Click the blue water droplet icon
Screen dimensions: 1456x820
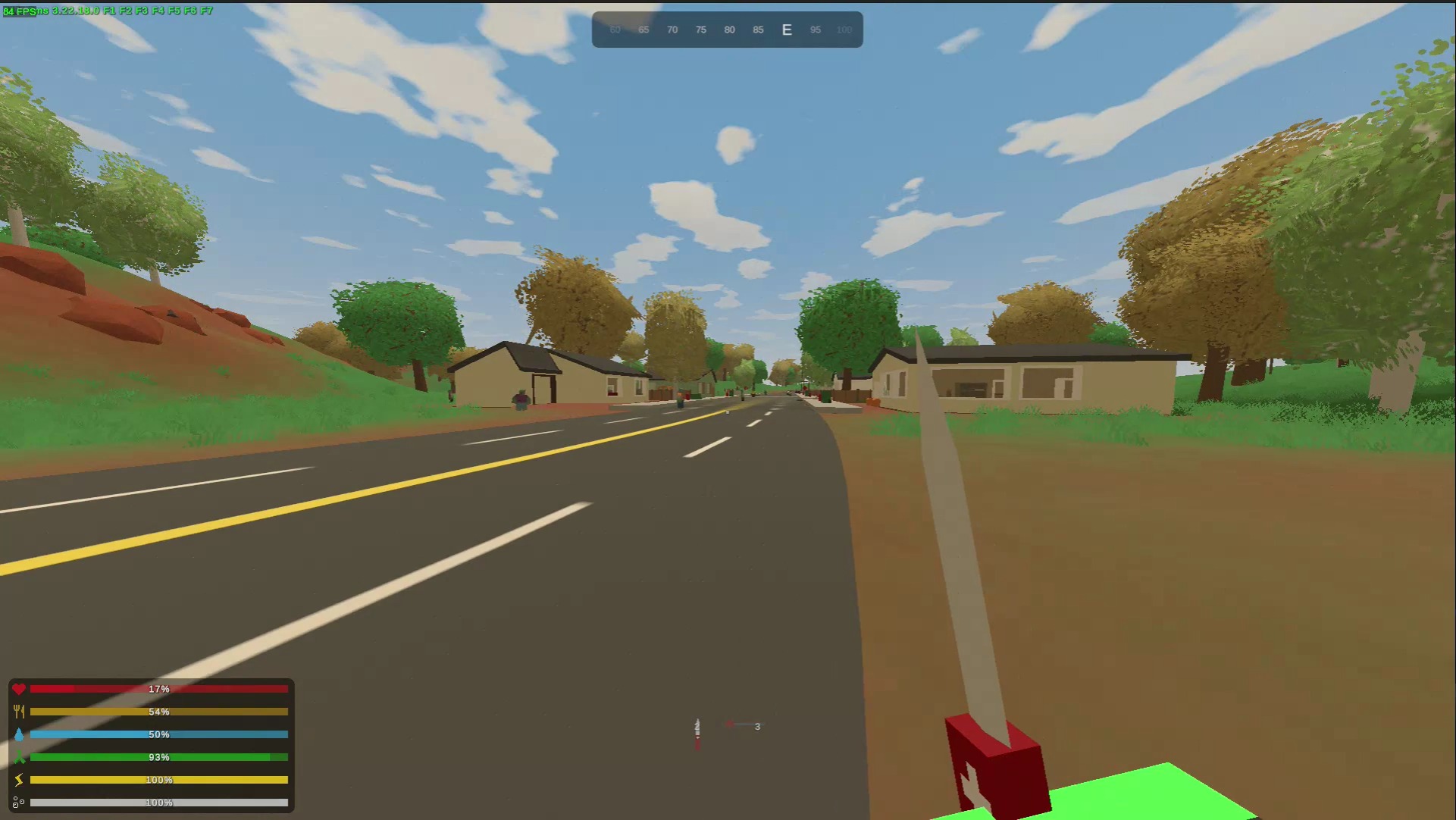pos(20,734)
